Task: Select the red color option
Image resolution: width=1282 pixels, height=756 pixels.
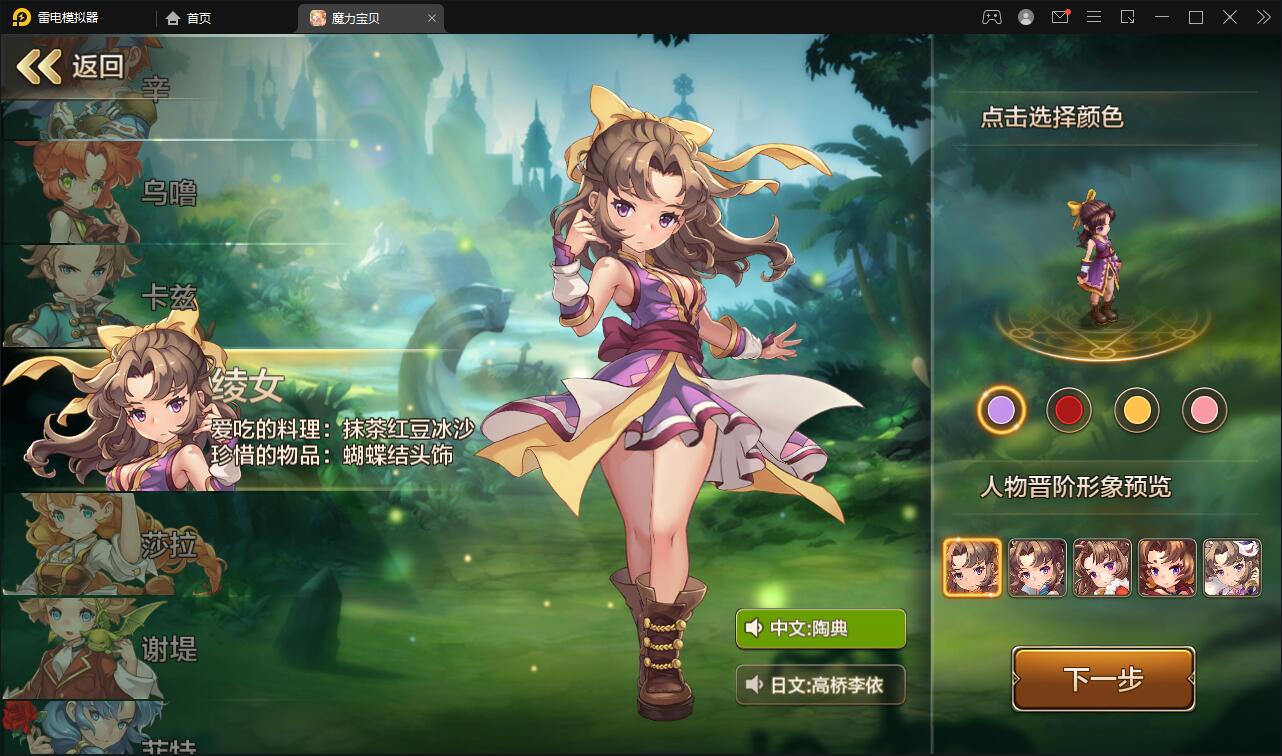Action: [x=1069, y=410]
